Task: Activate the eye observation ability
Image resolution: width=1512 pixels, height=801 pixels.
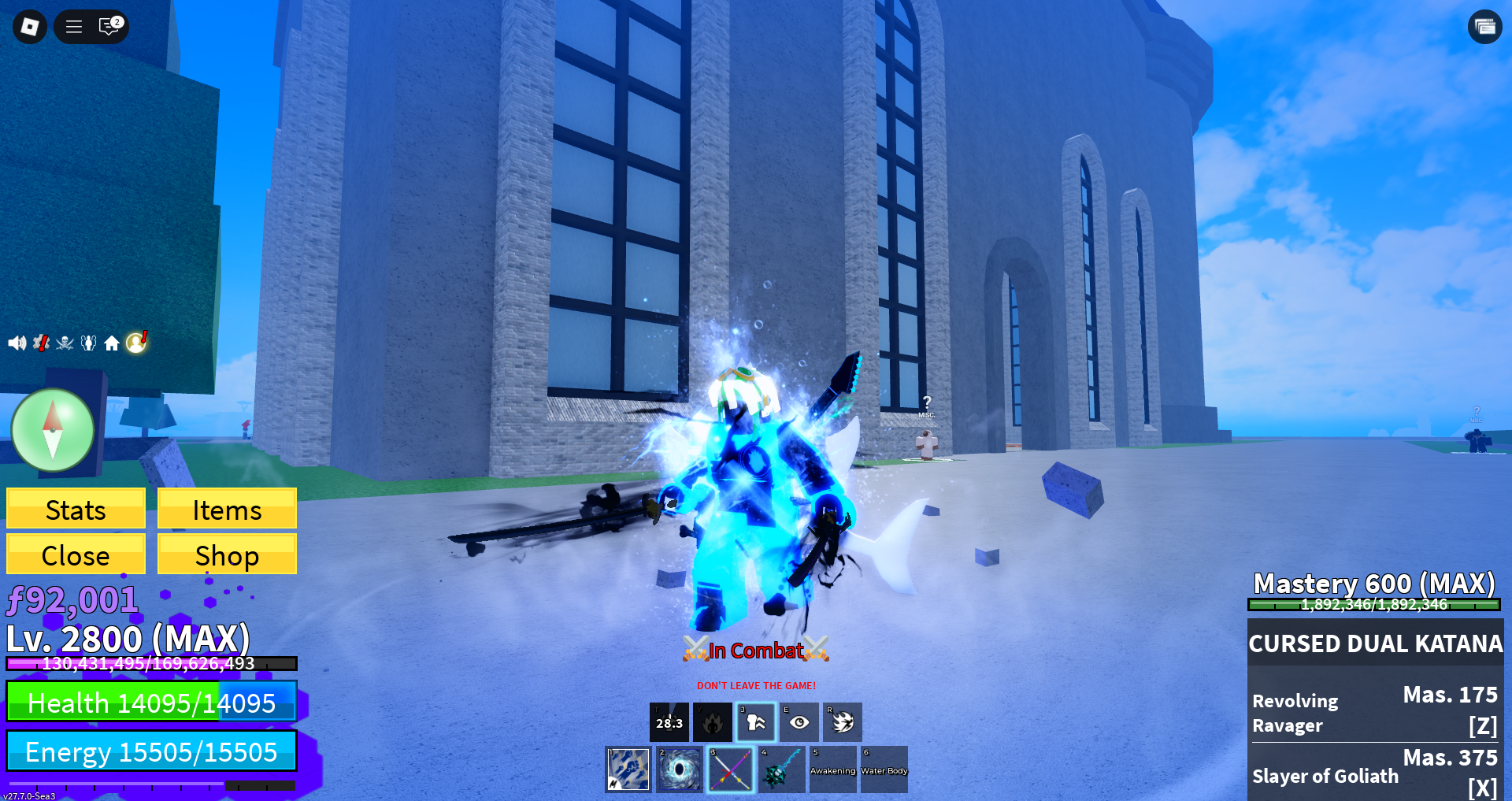Action: tap(799, 722)
